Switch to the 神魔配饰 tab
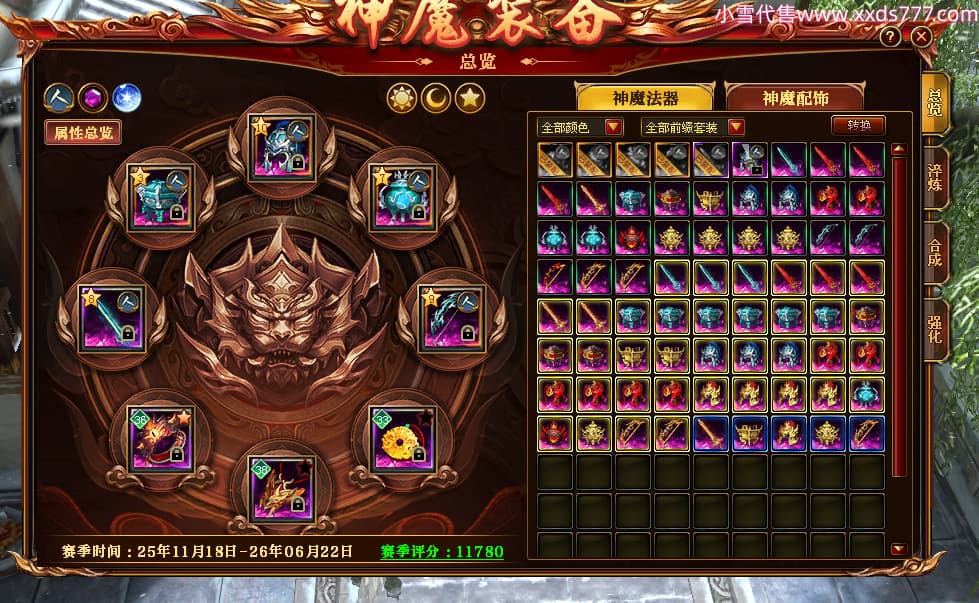The width and height of the screenshot is (979, 603). pos(795,97)
